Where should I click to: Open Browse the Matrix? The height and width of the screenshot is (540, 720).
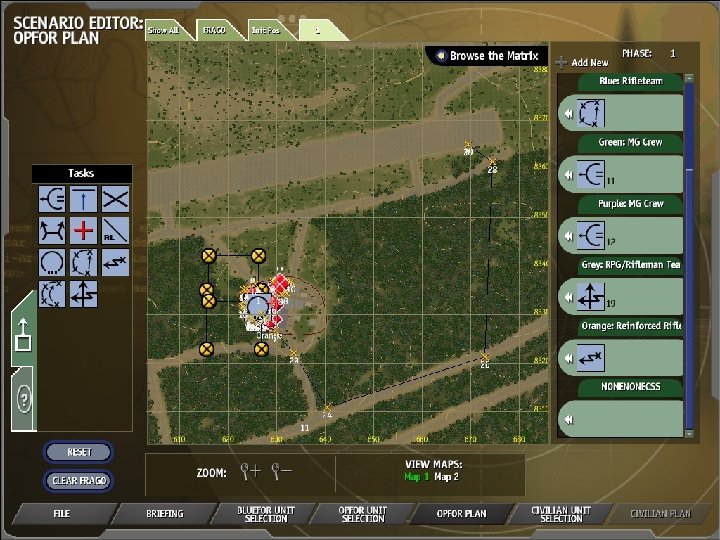(486, 56)
